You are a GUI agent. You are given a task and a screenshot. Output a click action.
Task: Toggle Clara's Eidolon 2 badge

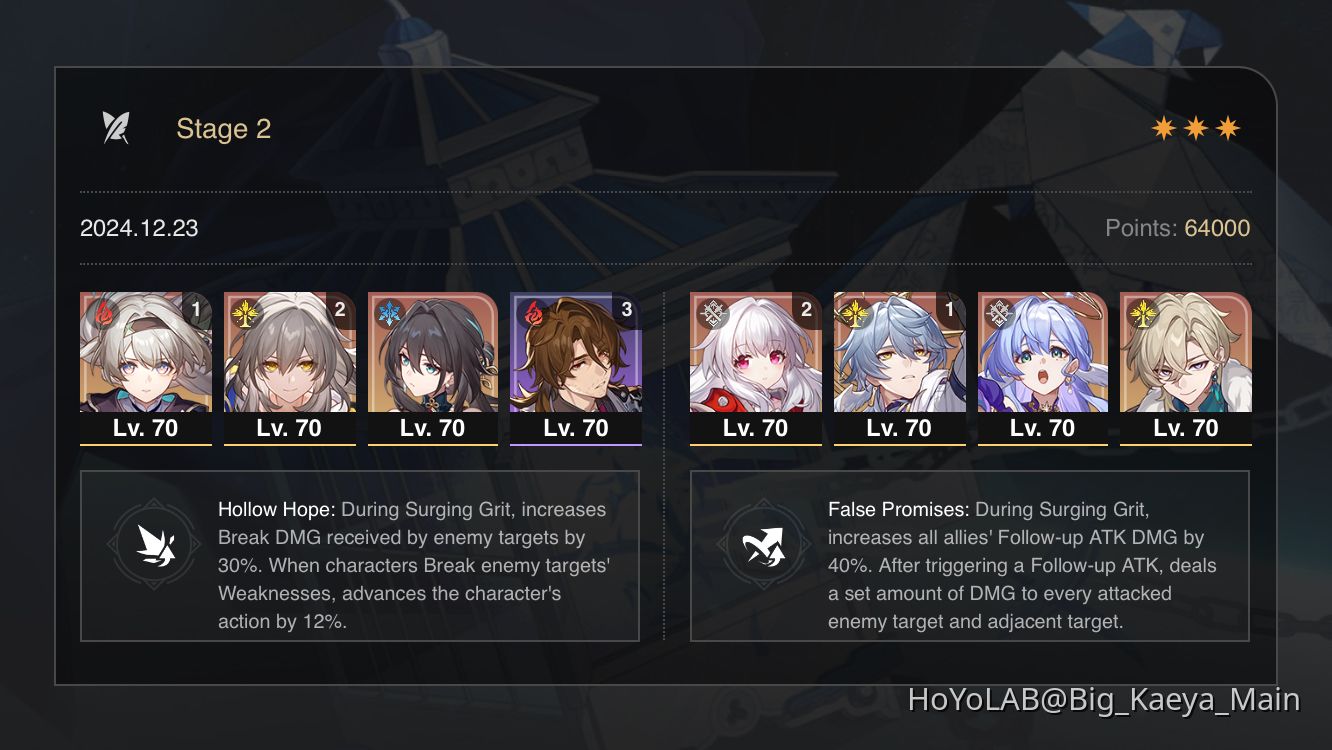point(807,310)
